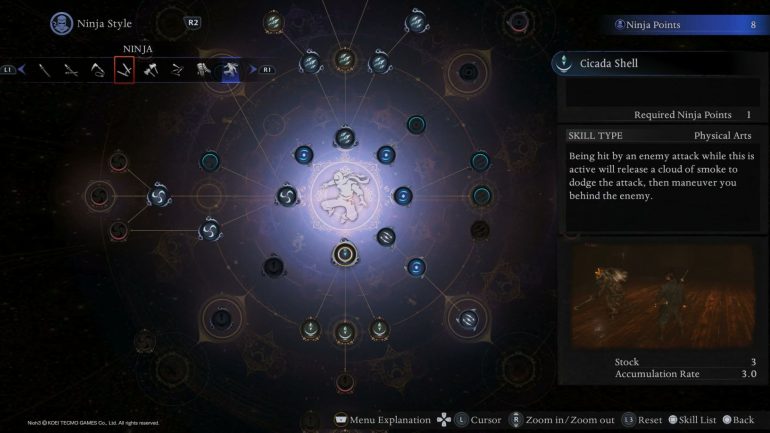The height and width of the screenshot is (433, 770).
Task: Select the red-outlined crossed blades weapon tab
Action: pyautogui.click(x=124, y=70)
